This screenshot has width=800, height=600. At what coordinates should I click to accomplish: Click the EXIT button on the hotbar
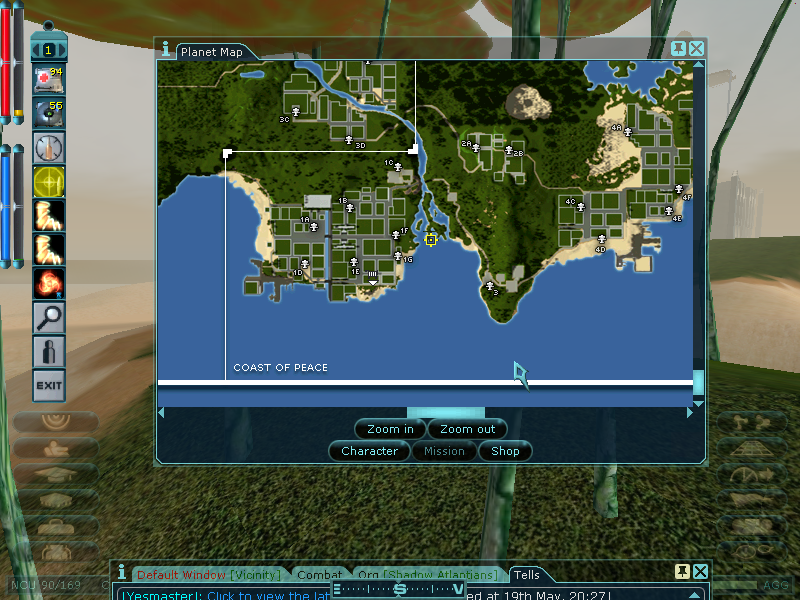(x=48, y=384)
